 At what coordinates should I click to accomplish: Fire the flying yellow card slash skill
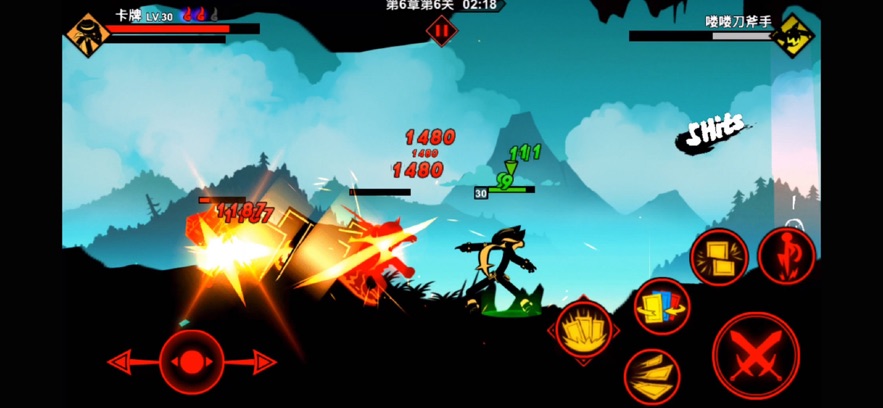click(x=652, y=375)
